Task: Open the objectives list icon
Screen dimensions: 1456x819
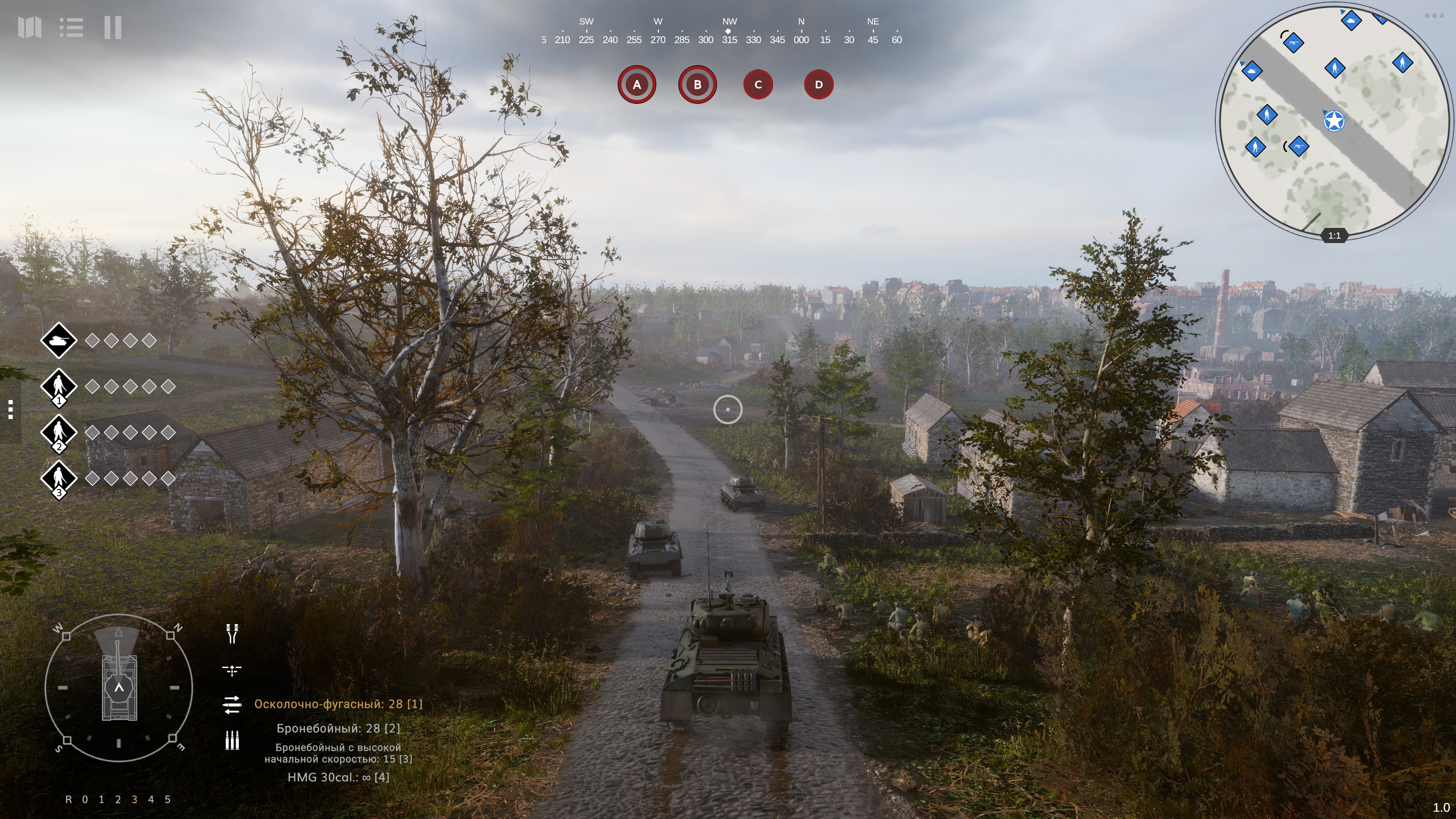Action: 71,27
